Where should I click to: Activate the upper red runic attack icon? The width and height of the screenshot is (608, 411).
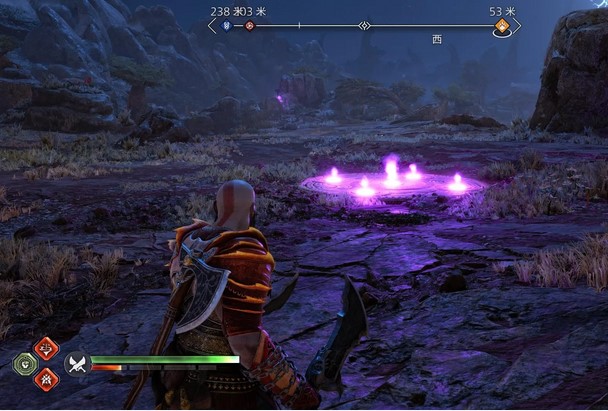coord(46,348)
